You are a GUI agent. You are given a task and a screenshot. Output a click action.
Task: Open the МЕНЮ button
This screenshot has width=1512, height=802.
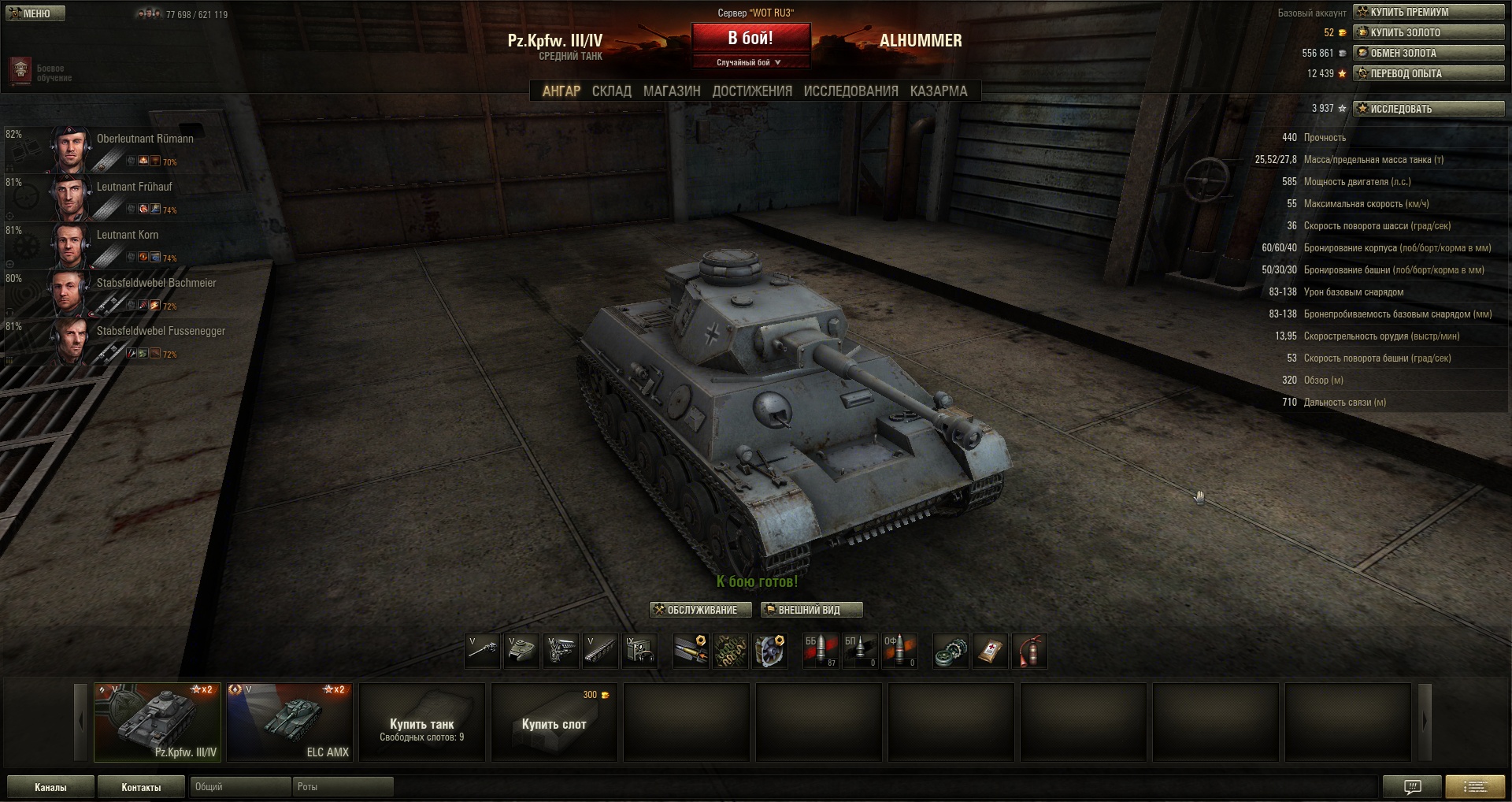(x=35, y=13)
